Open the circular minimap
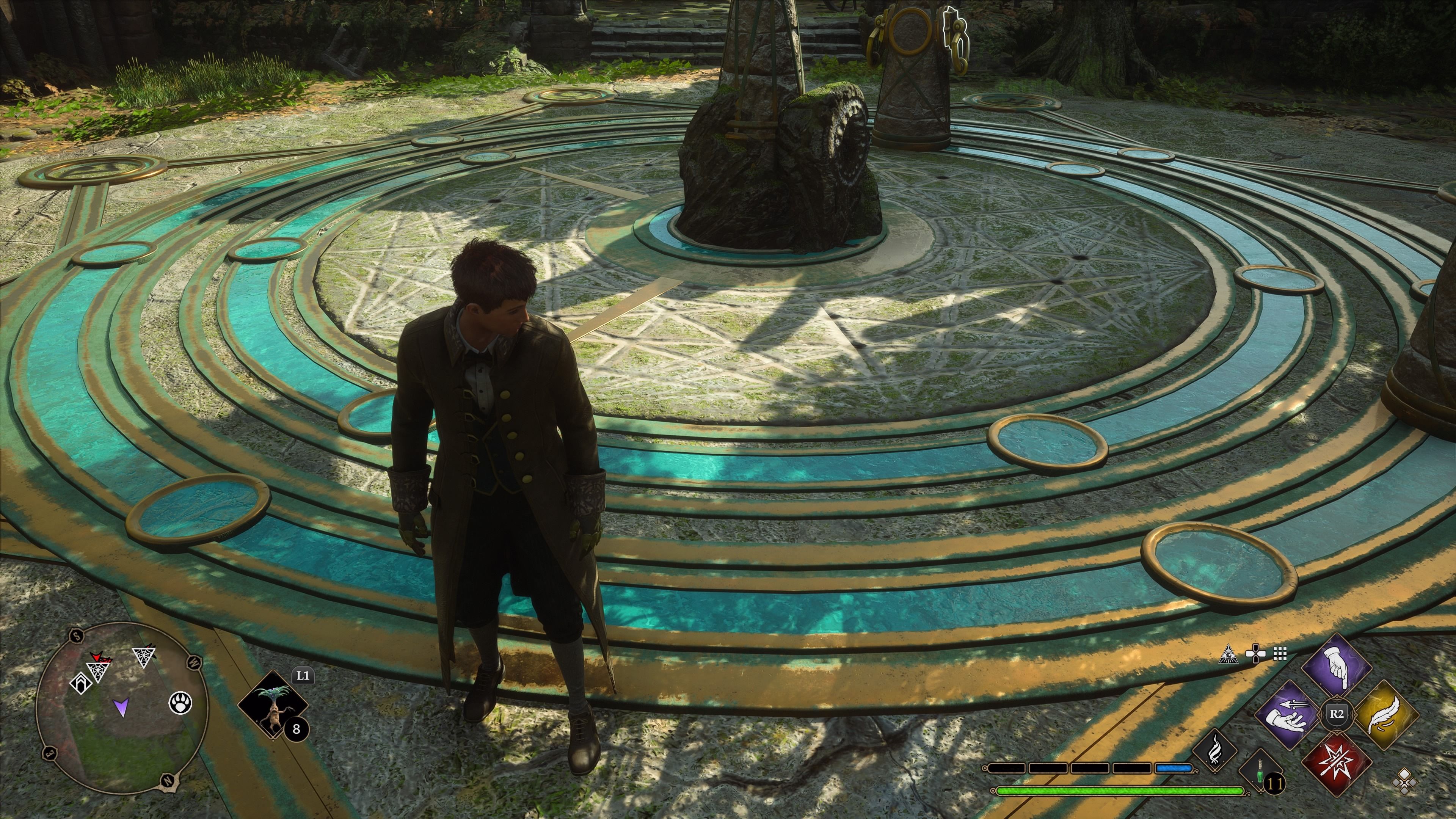1456x819 pixels. pyautogui.click(x=122, y=708)
